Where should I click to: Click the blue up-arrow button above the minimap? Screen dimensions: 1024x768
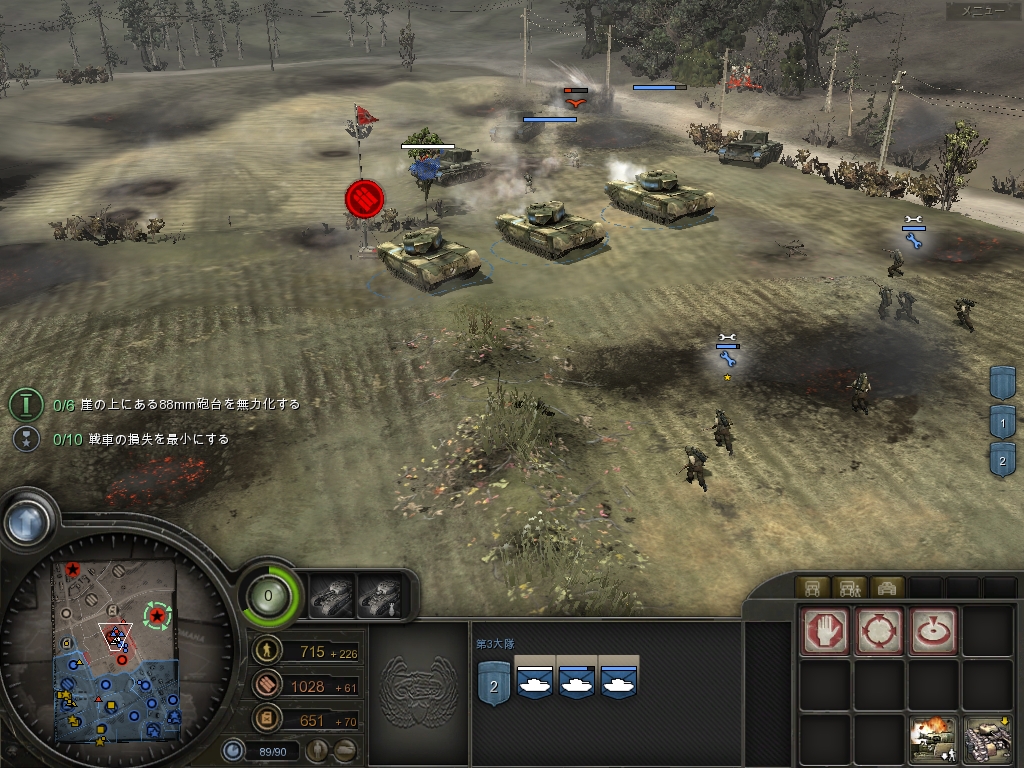pos(27,520)
